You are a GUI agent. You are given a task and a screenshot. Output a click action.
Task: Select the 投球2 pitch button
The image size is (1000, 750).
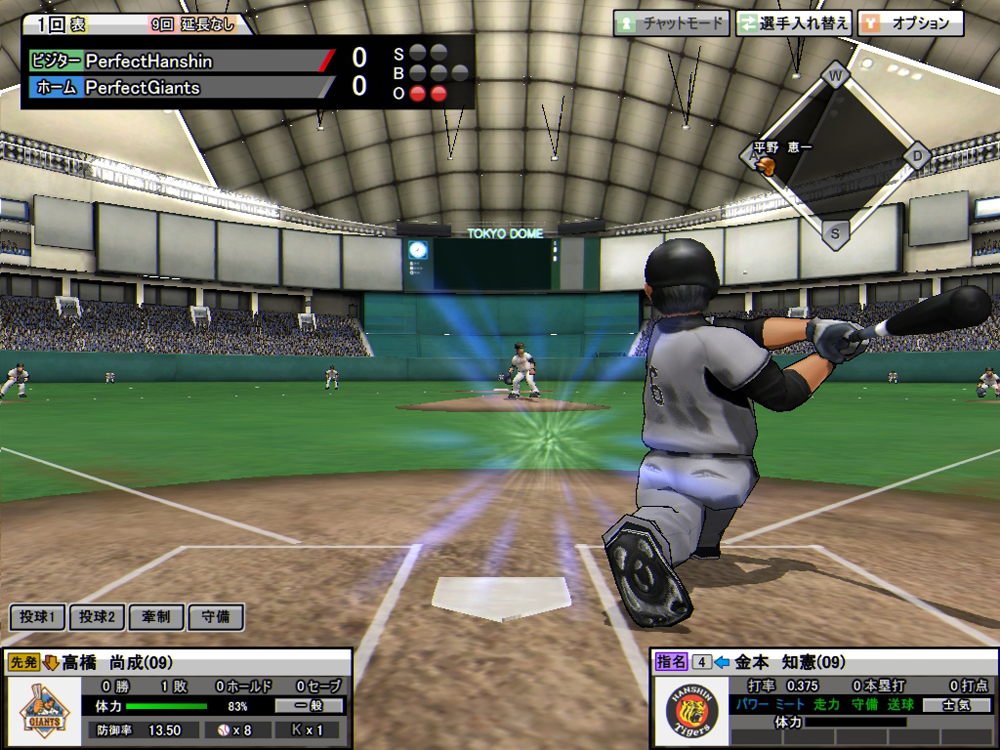97,617
